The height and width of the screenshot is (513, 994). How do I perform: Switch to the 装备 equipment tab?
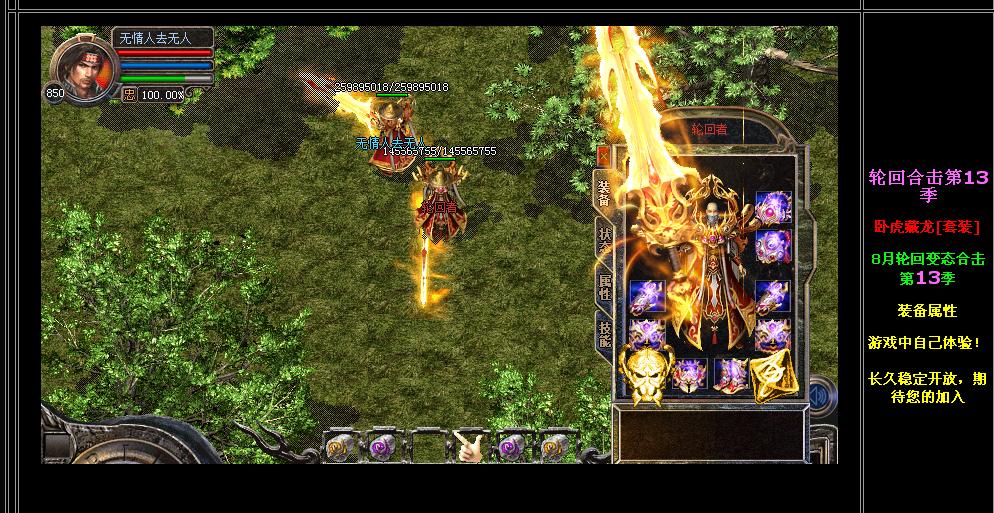point(604,192)
